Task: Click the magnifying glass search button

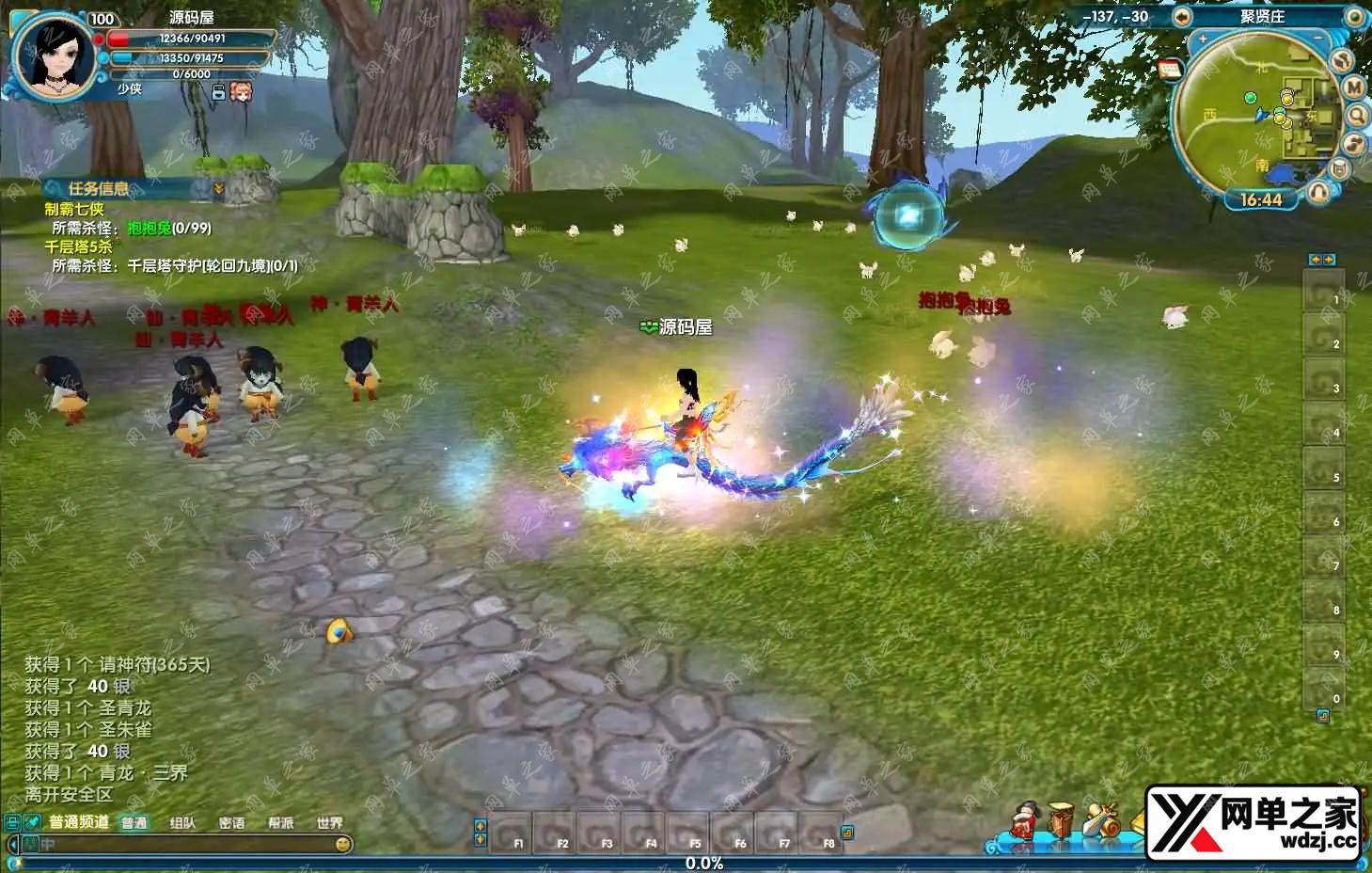Action: click(1357, 116)
